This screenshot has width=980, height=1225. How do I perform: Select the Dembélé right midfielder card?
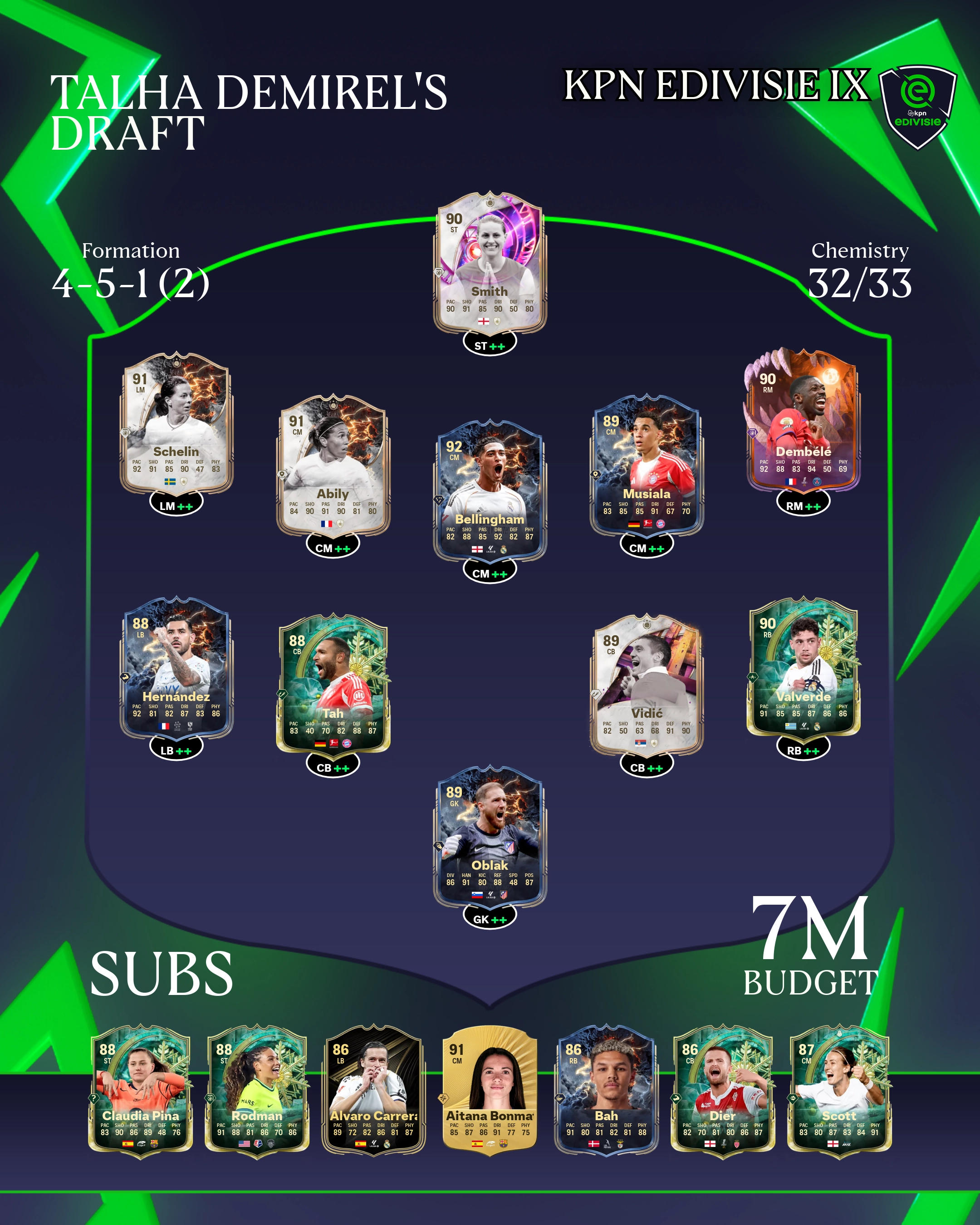pos(803,421)
